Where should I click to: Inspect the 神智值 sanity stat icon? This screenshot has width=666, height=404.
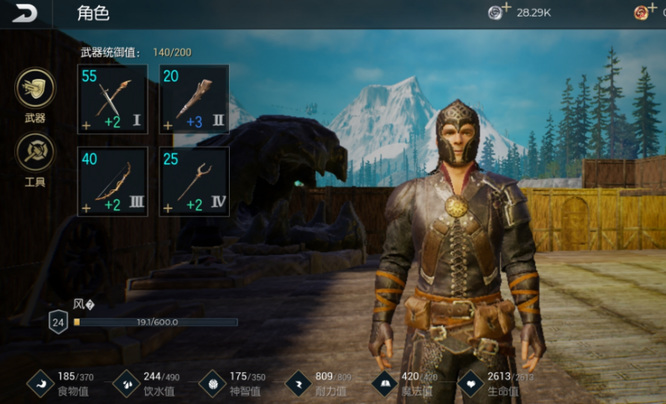pos(213,381)
